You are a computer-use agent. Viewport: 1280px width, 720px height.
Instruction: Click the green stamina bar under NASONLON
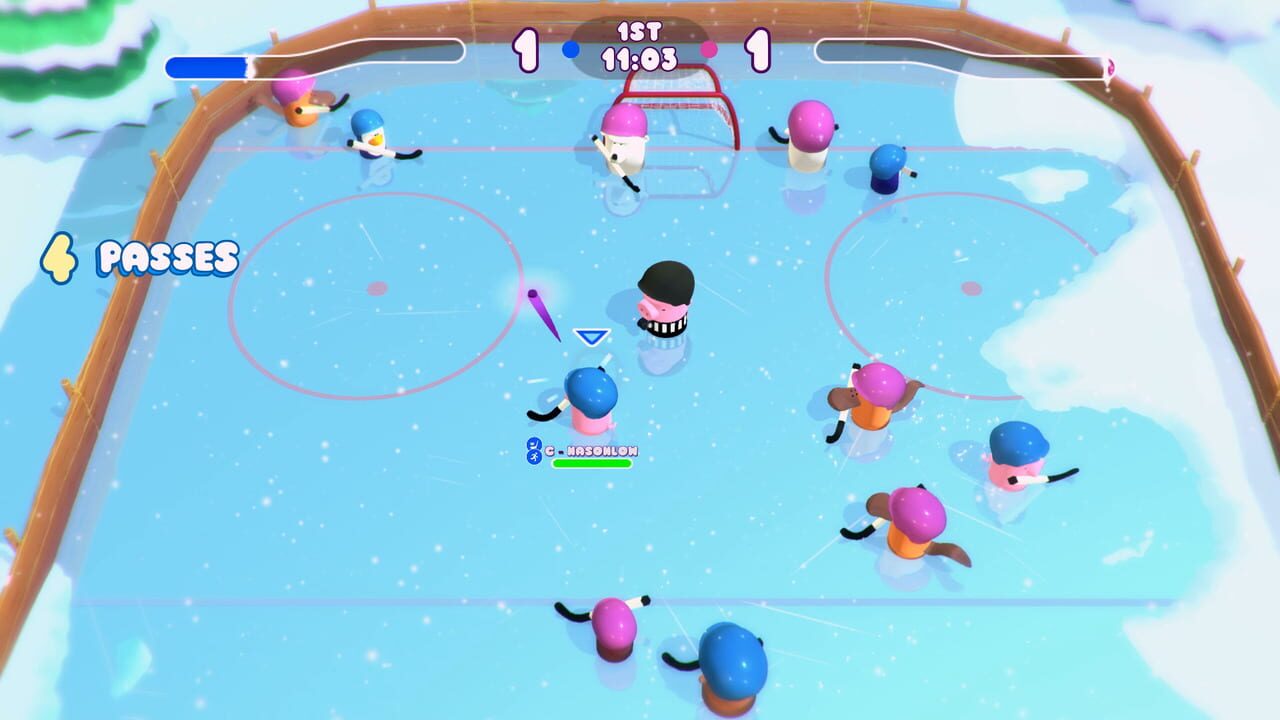coord(592,463)
